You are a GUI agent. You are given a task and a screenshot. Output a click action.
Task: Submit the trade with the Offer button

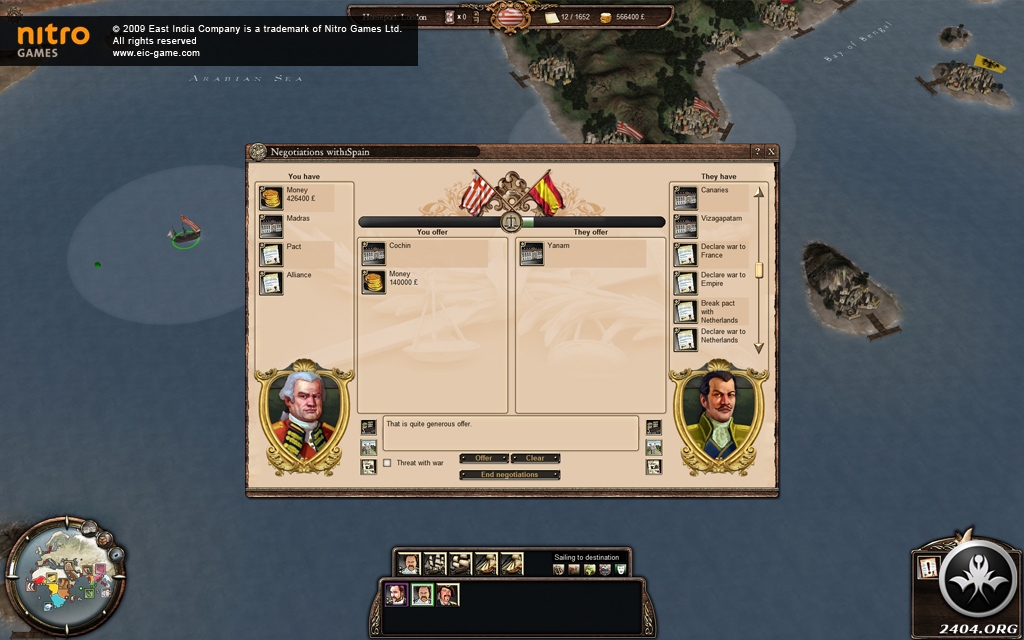(484, 458)
